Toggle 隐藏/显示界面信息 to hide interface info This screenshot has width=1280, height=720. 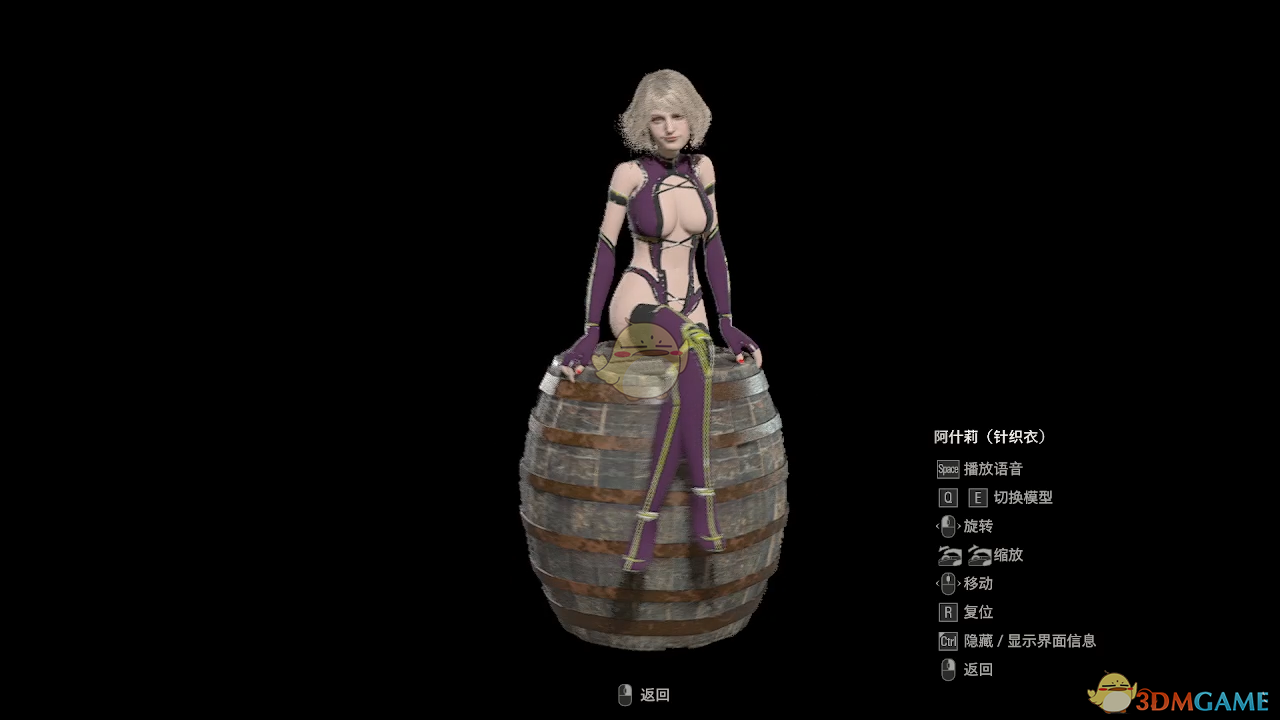pos(1028,640)
